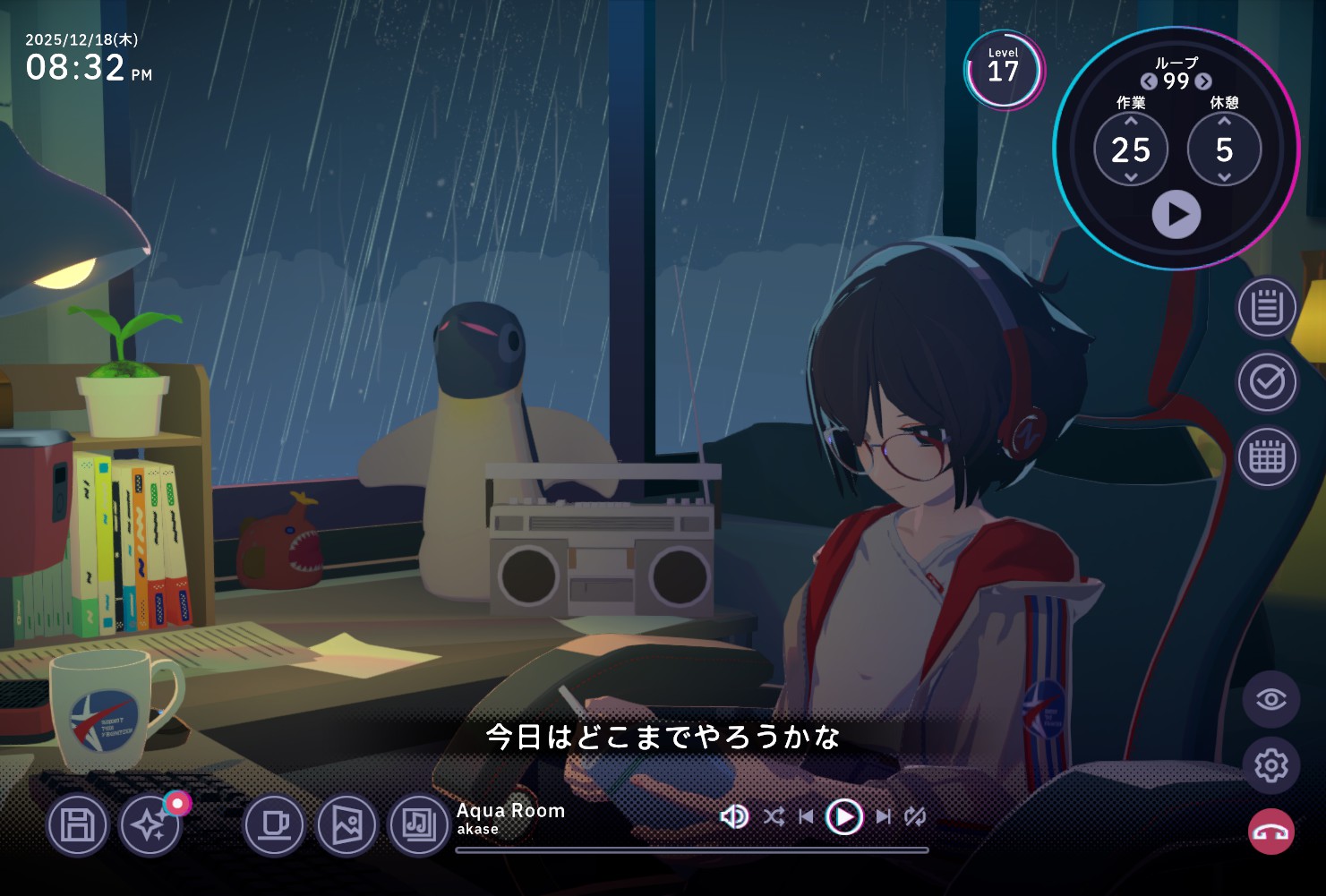This screenshot has width=1326, height=896.
Task: Toggle music shuffle
Action: tap(774, 816)
